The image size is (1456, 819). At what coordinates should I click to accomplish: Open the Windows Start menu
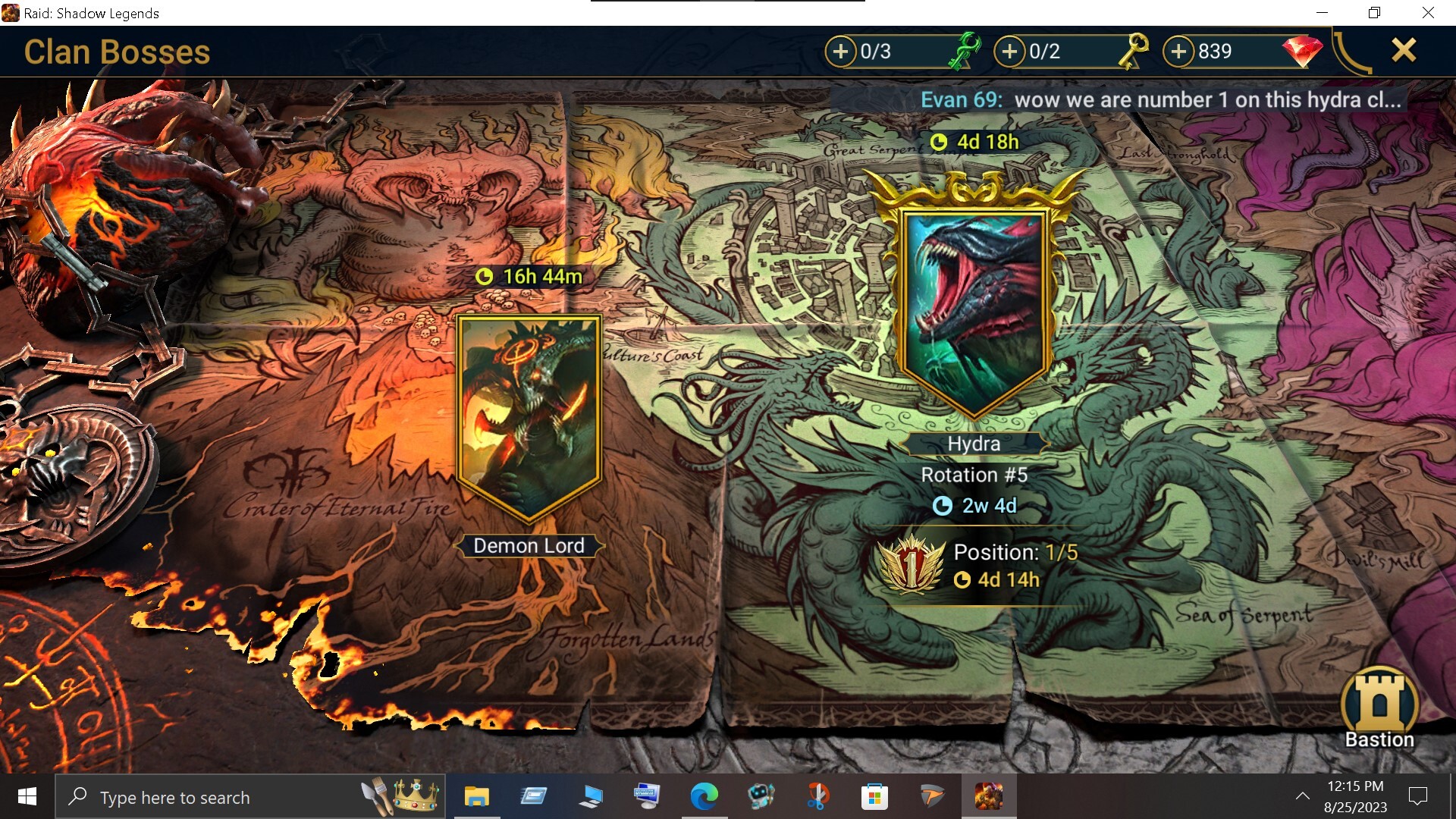pos(27,797)
